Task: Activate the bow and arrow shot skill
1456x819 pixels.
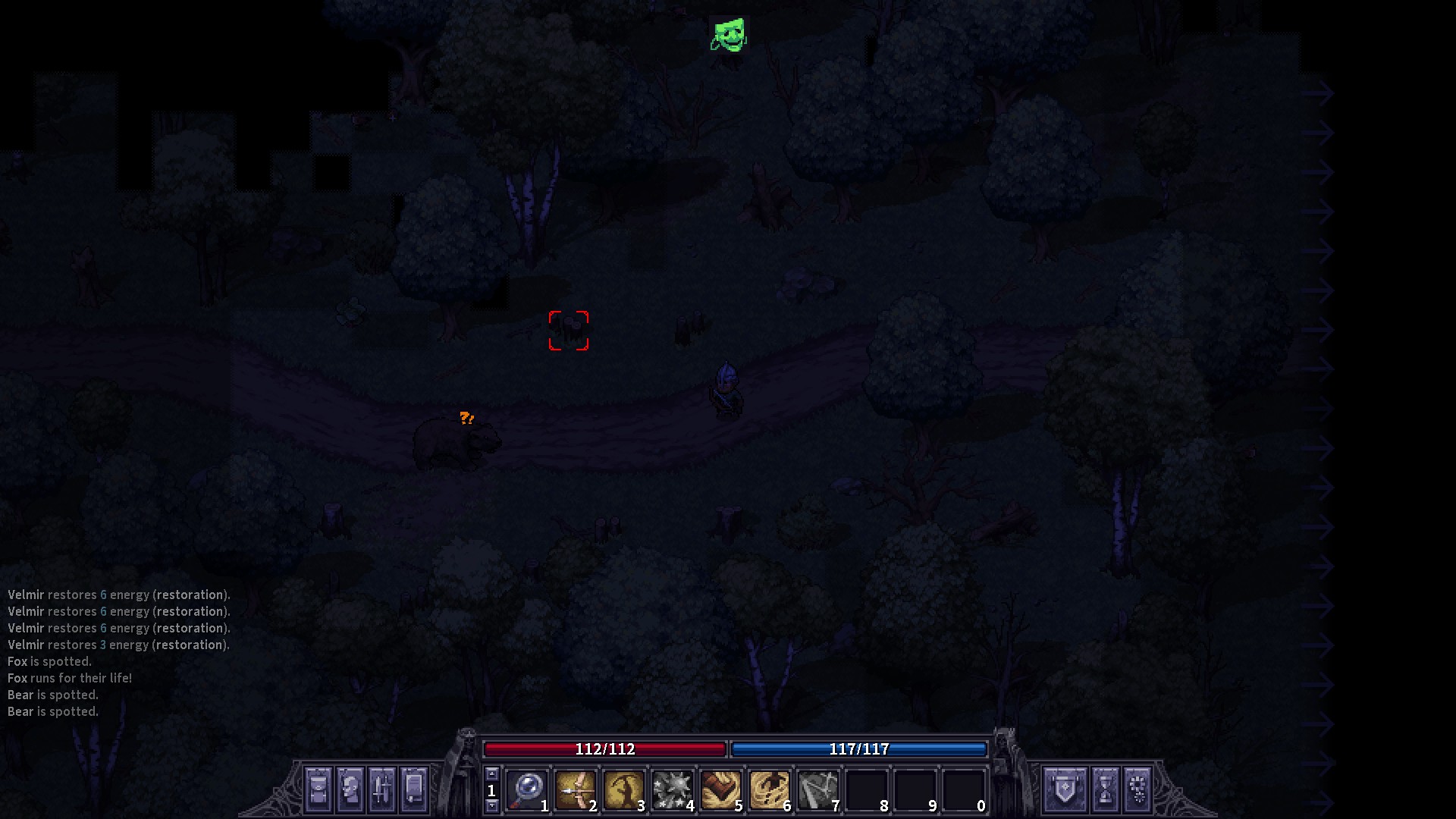Action: pyautogui.click(x=575, y=790)
